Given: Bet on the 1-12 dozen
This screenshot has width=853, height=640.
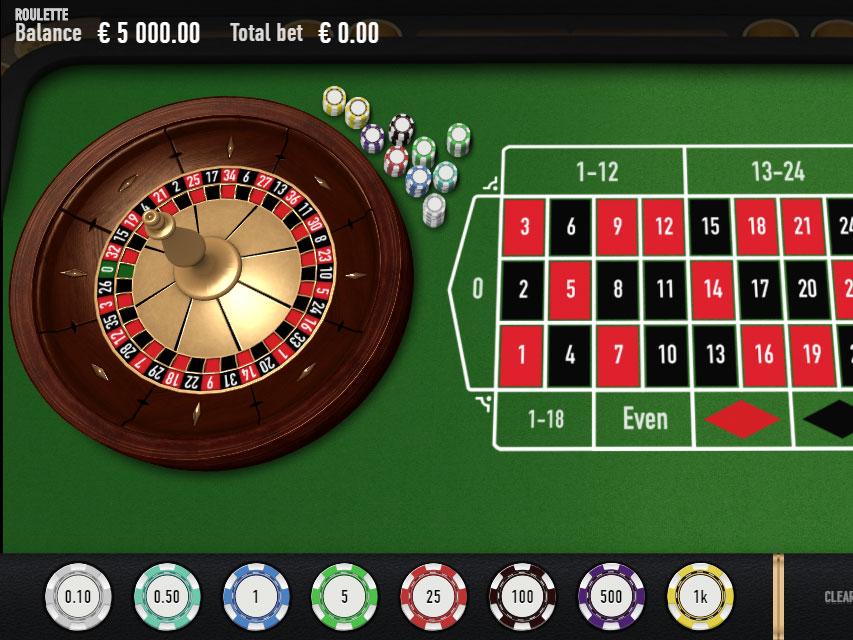Looking at the screenshot, I should [x=597, y=172].
